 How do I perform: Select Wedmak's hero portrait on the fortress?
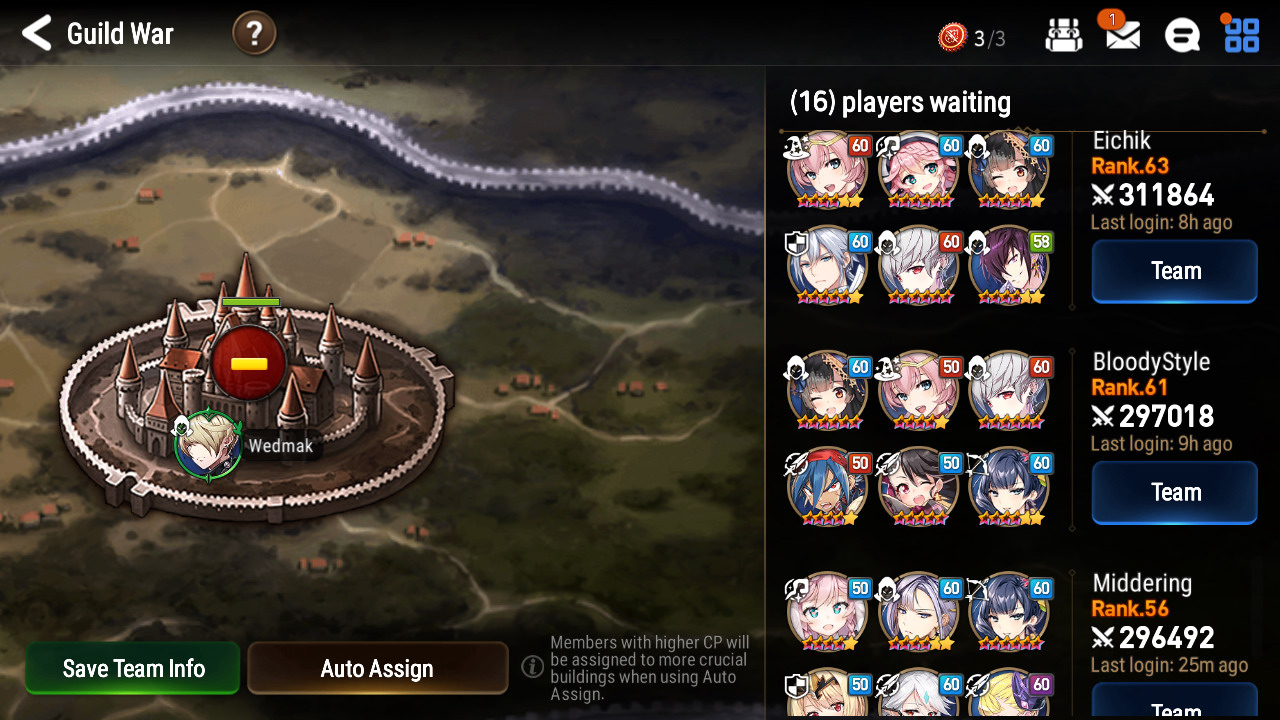(x=208, y=446)
